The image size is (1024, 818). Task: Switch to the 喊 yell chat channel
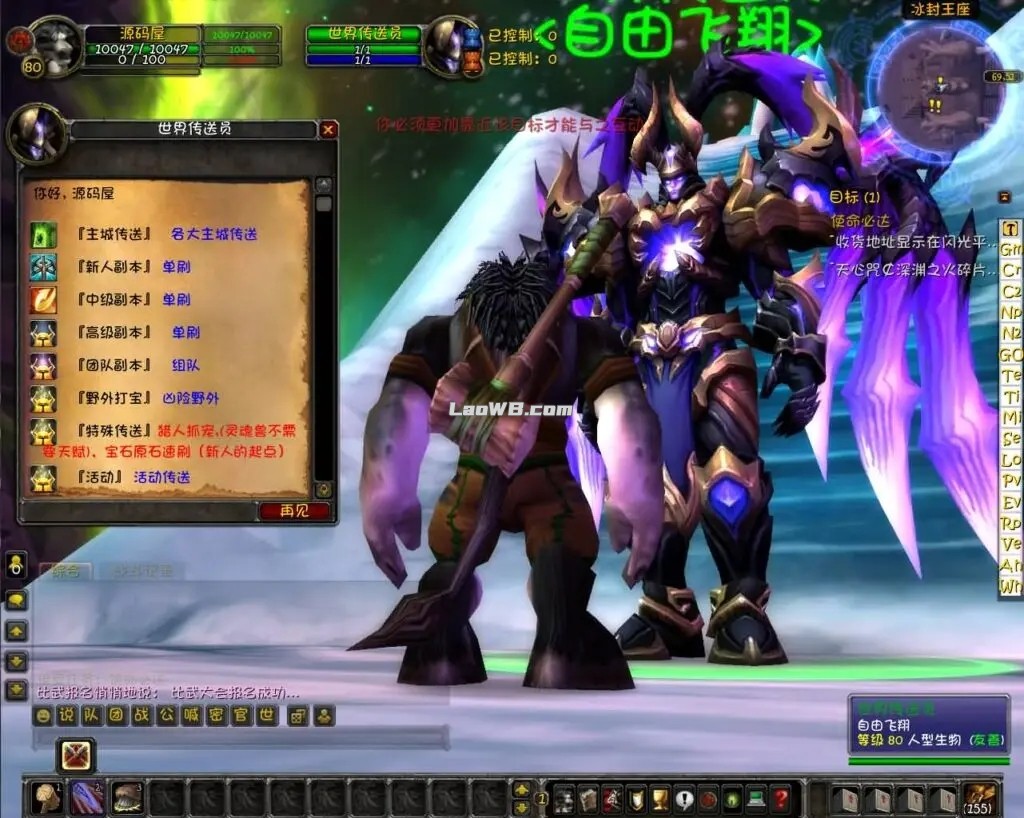pyautogui.click(x=191, y=715)
